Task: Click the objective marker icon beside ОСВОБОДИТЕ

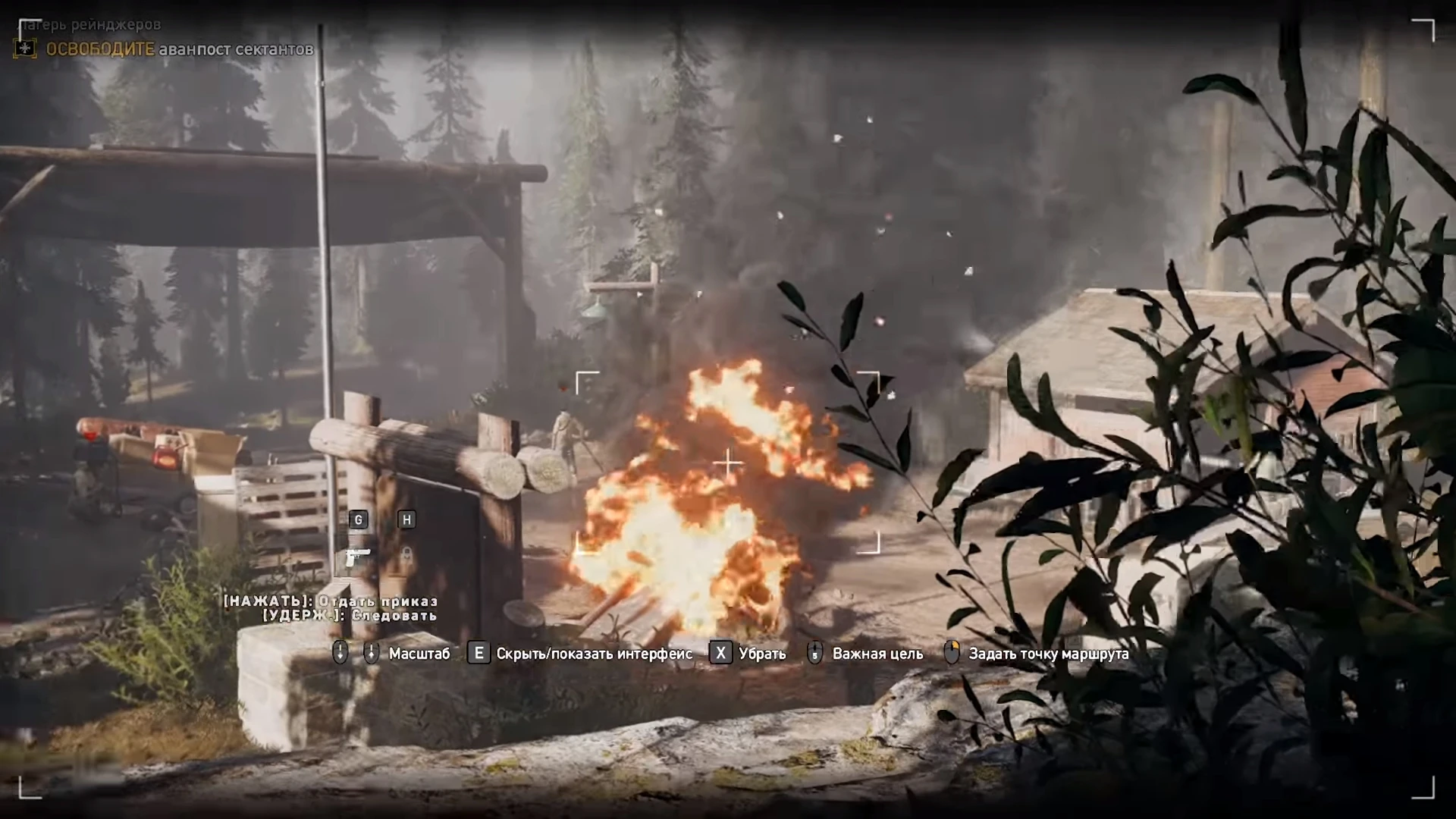Action: coord(24,49)
